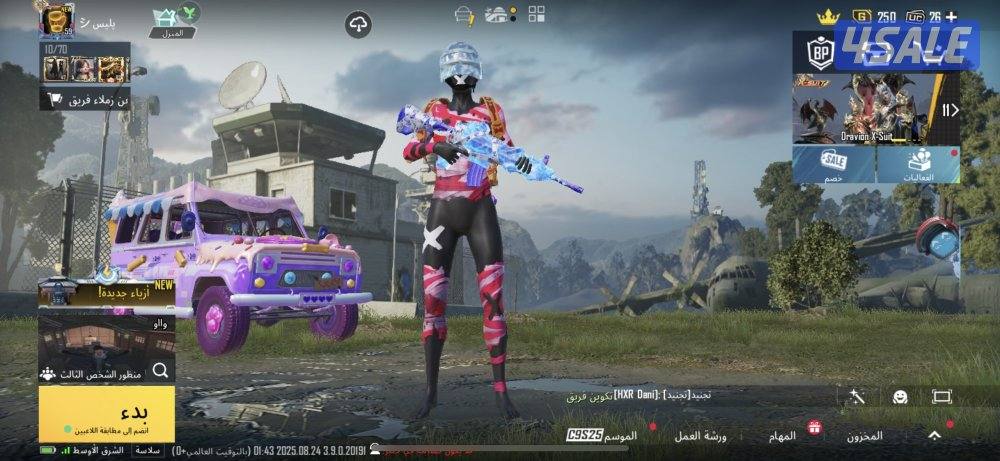The height and width of the screenshot is (461, 1000).
Task: Open the Season (الموسم) C9S25 menu
Action: (x=602, y=436)
